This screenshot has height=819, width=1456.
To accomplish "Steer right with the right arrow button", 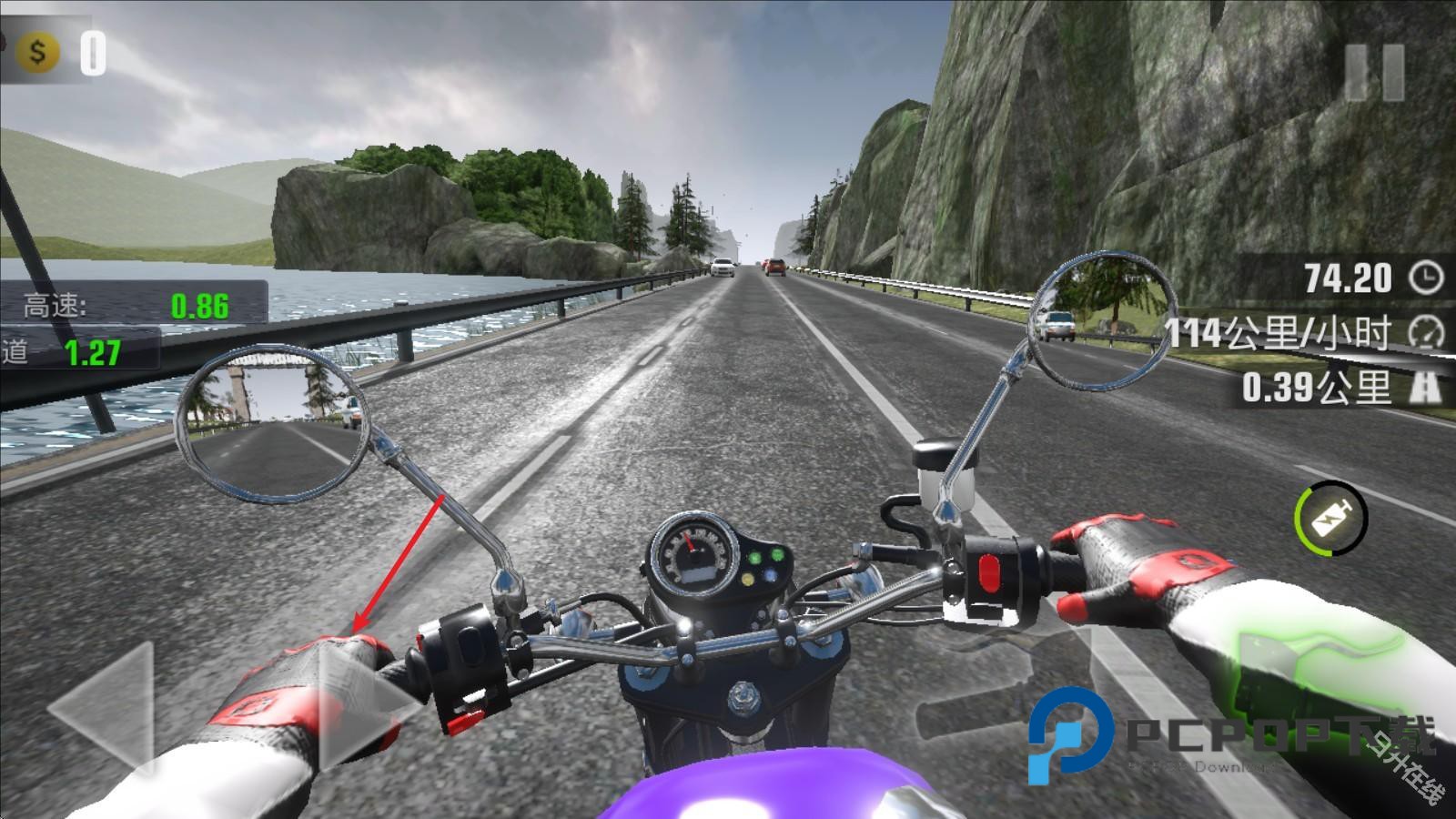I will 364,710.
